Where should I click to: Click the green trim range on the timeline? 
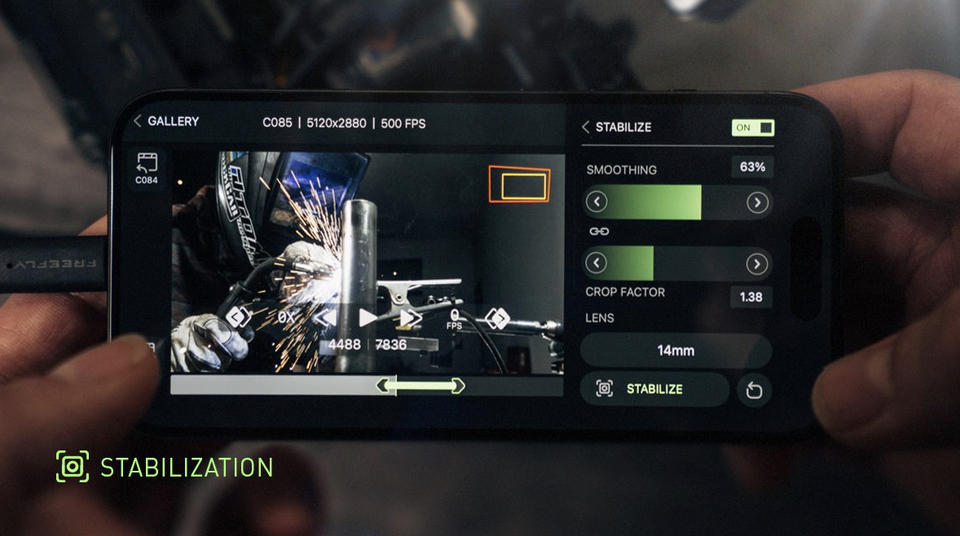pos(420,386)
